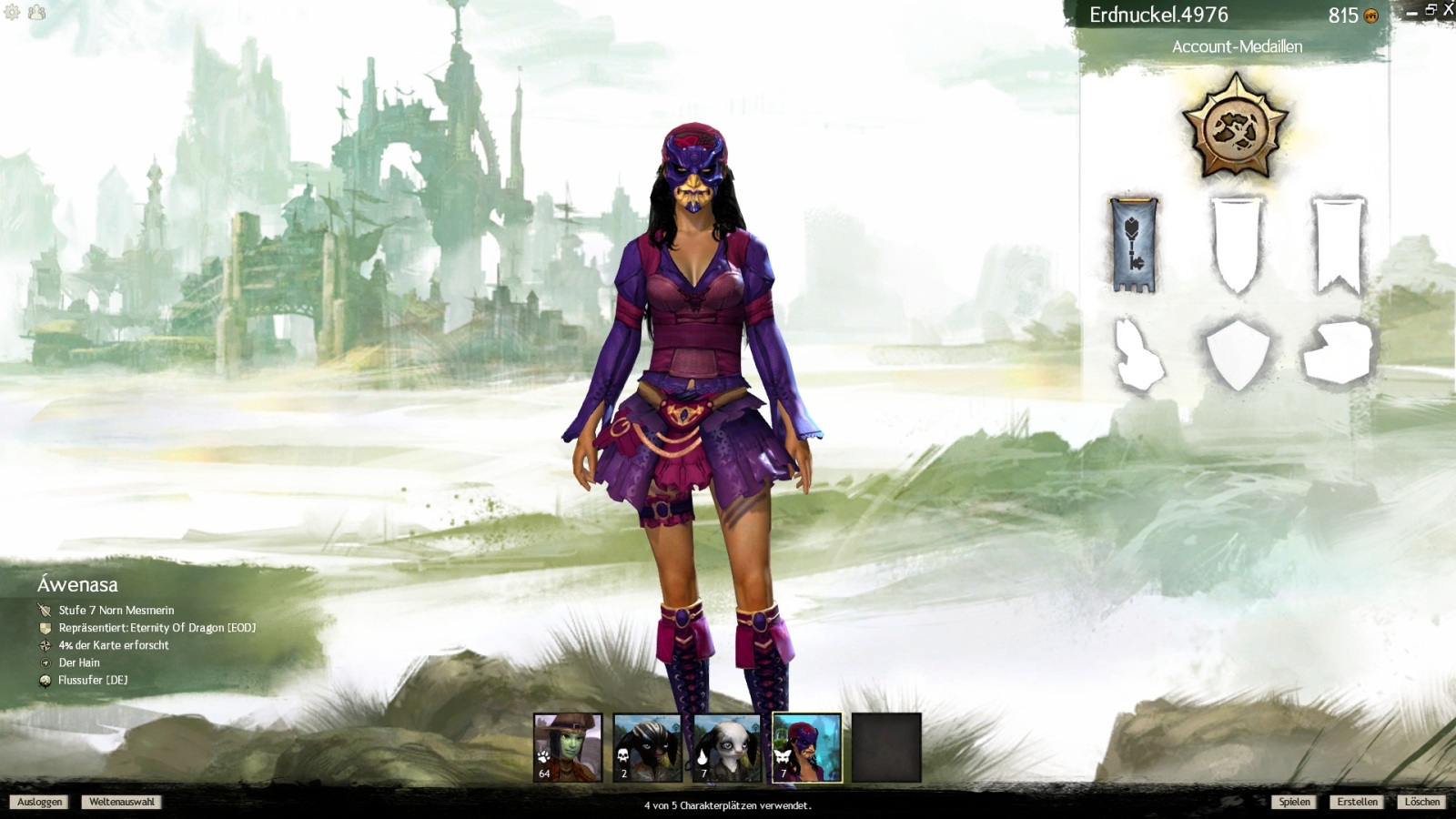Click the world completion star medal
The width and height of the screenshot is (1456, 819).
pyautogui.click(x=1235, y=127)
